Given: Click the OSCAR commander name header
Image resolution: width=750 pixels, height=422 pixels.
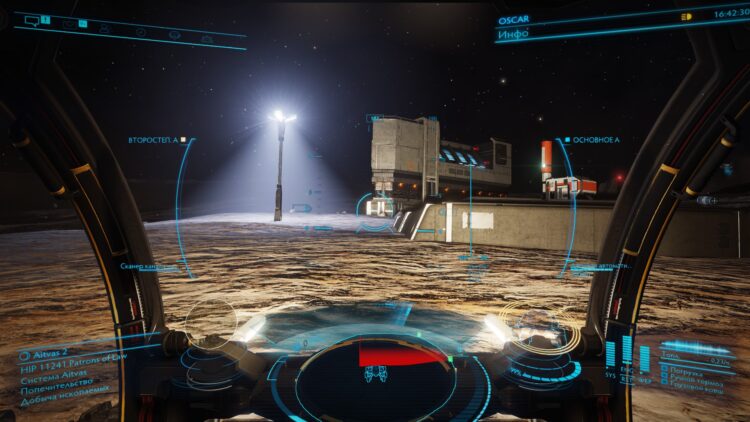Looking at the screenshot, I should pos(513,19).
